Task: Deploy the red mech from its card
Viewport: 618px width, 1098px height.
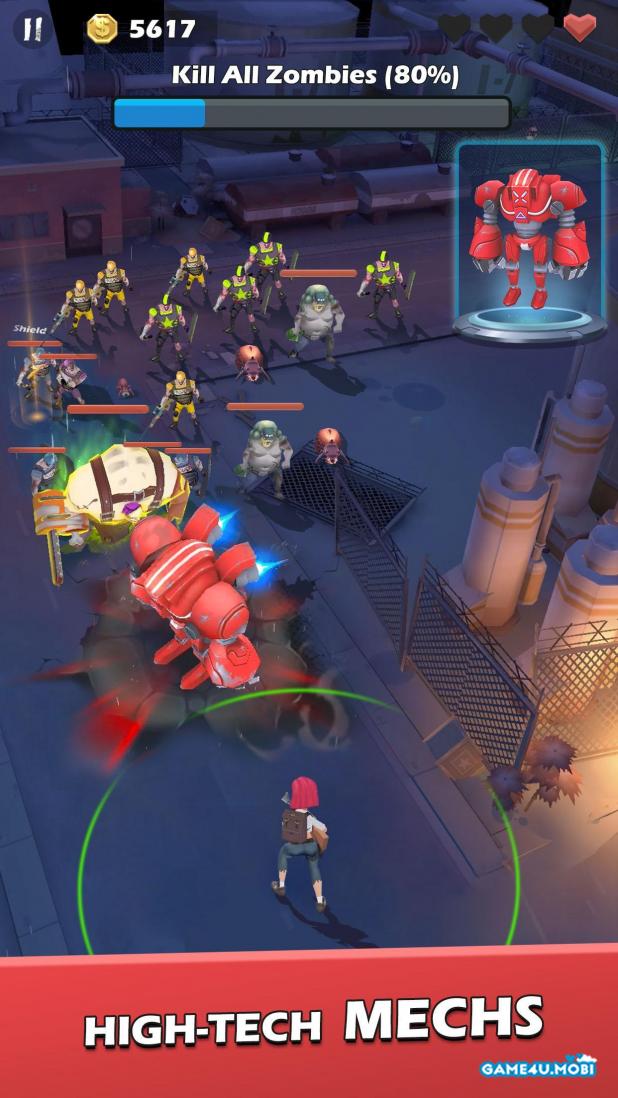Action: (530, 242)
